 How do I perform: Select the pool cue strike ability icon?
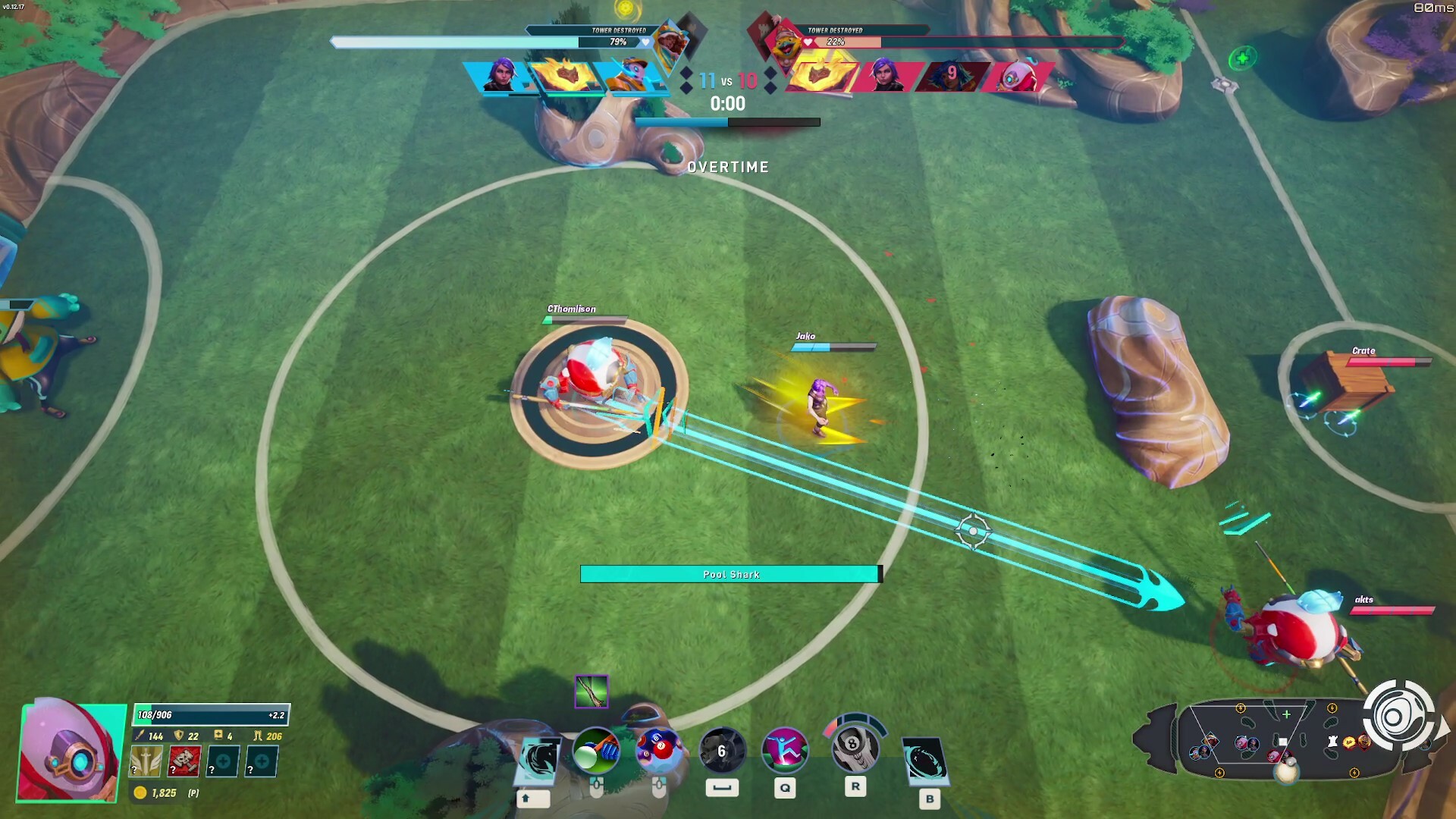click(595, 751)
